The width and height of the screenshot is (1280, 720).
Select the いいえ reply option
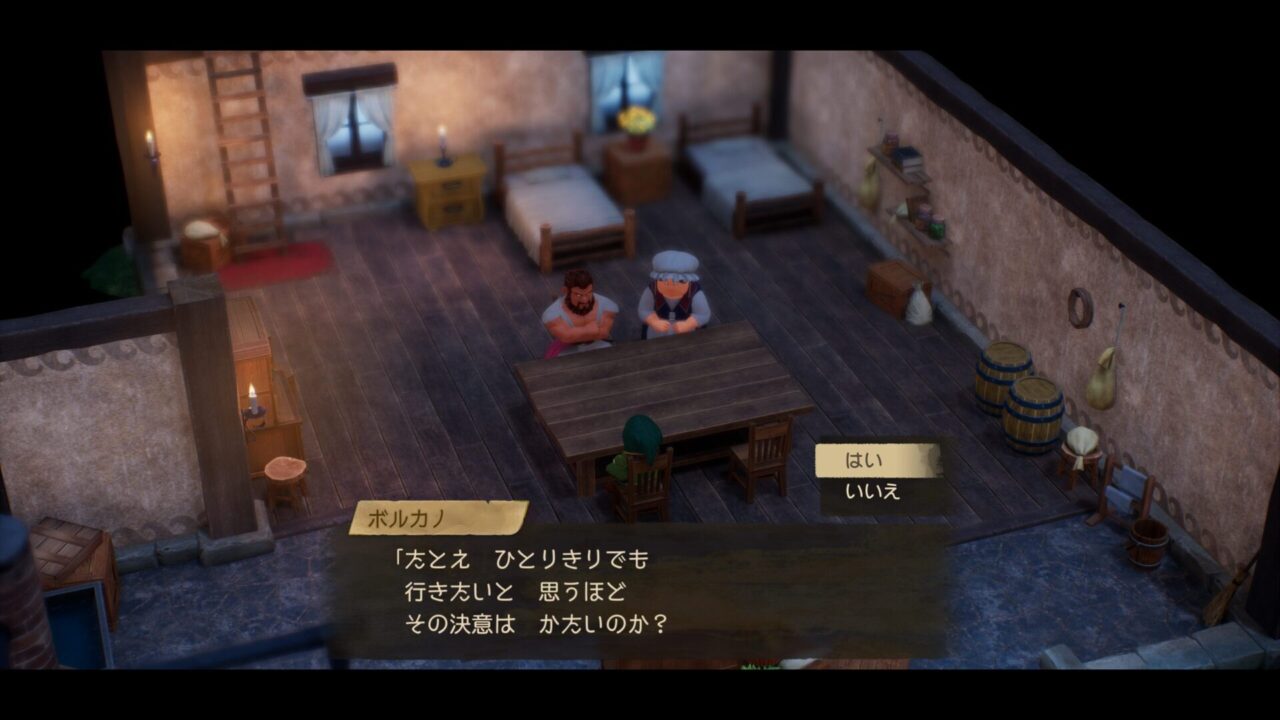873,492
